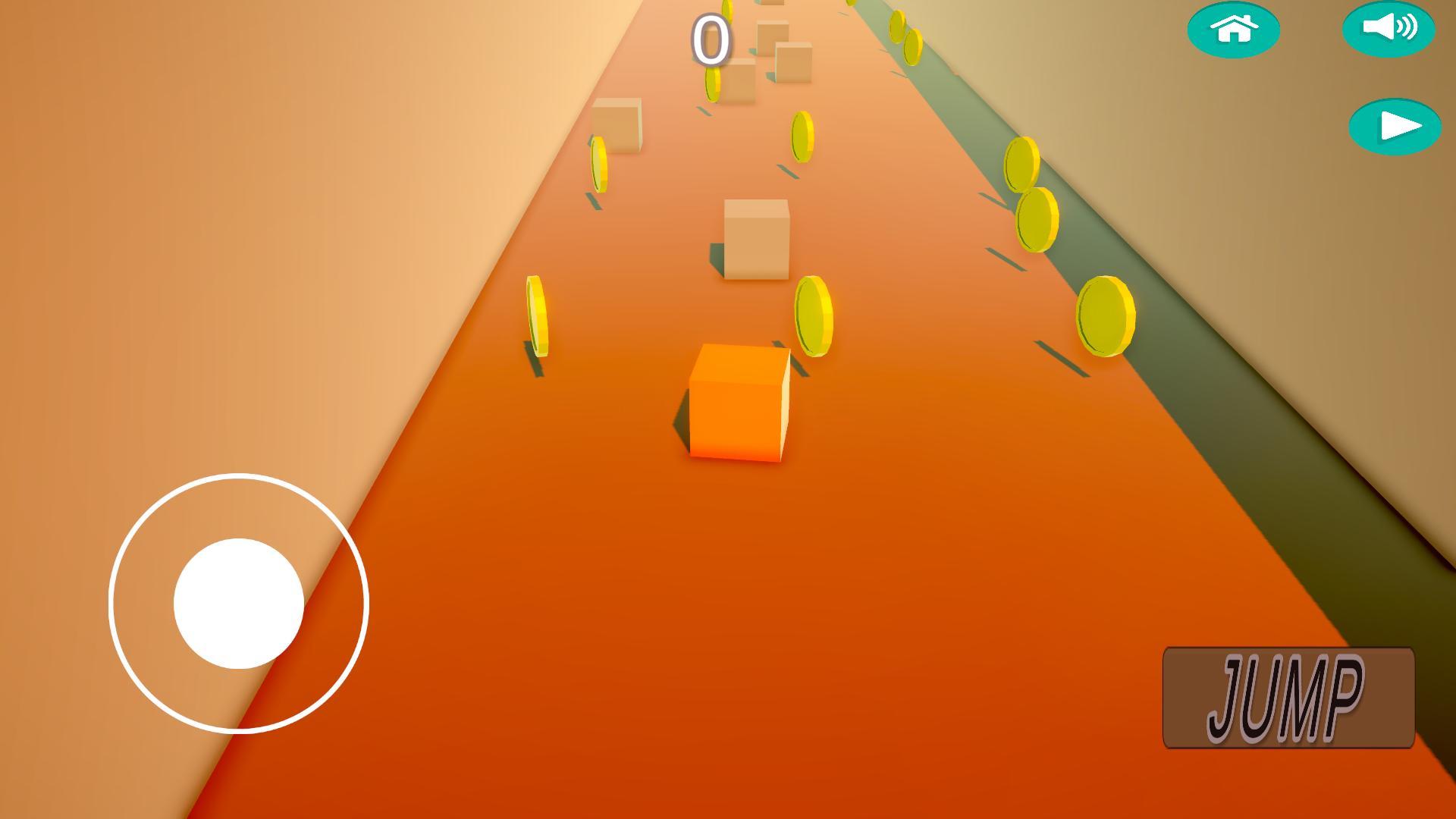This screenshot has height=819, width=1456.
Task: Tap the home icon to return to menu
Action: [x=1235, y=29]
